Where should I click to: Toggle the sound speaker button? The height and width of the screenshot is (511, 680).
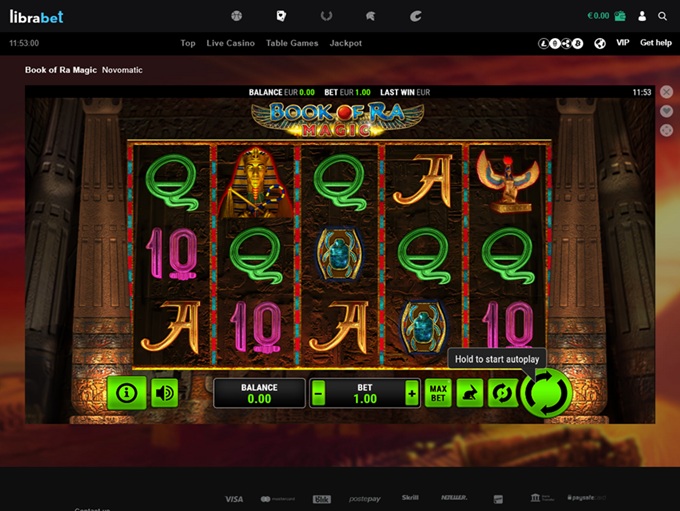pos(165,393)
